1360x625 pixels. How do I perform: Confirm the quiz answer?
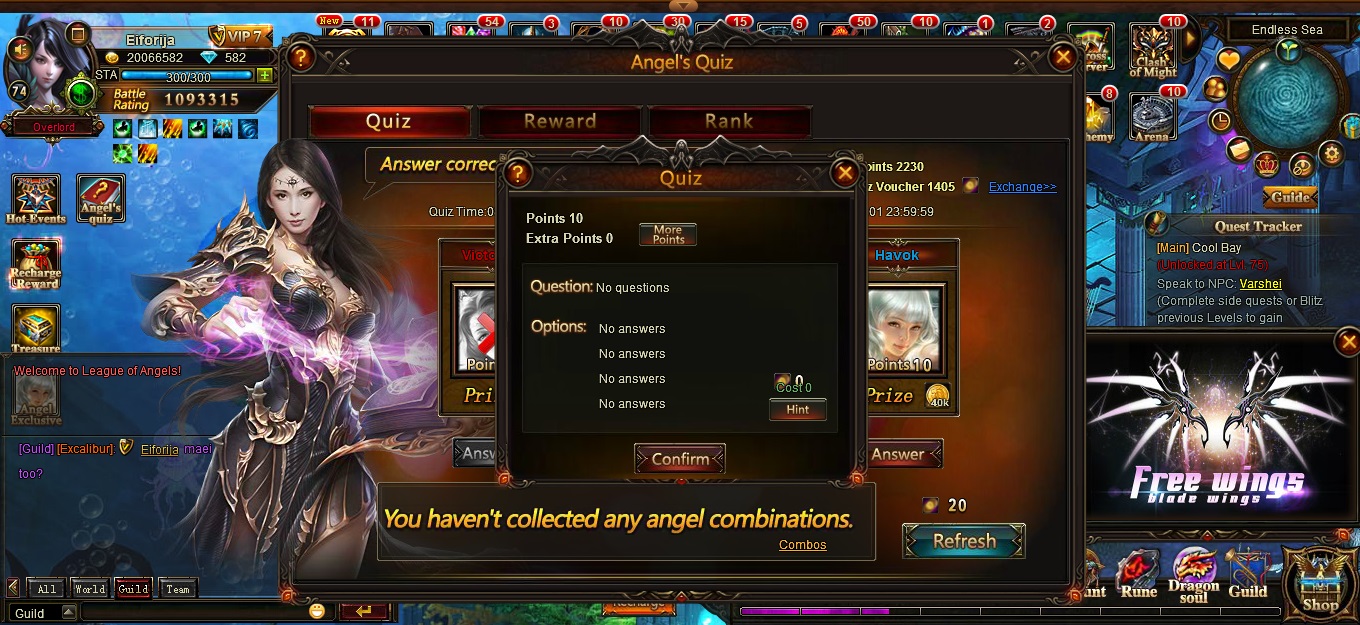(680, 459)
